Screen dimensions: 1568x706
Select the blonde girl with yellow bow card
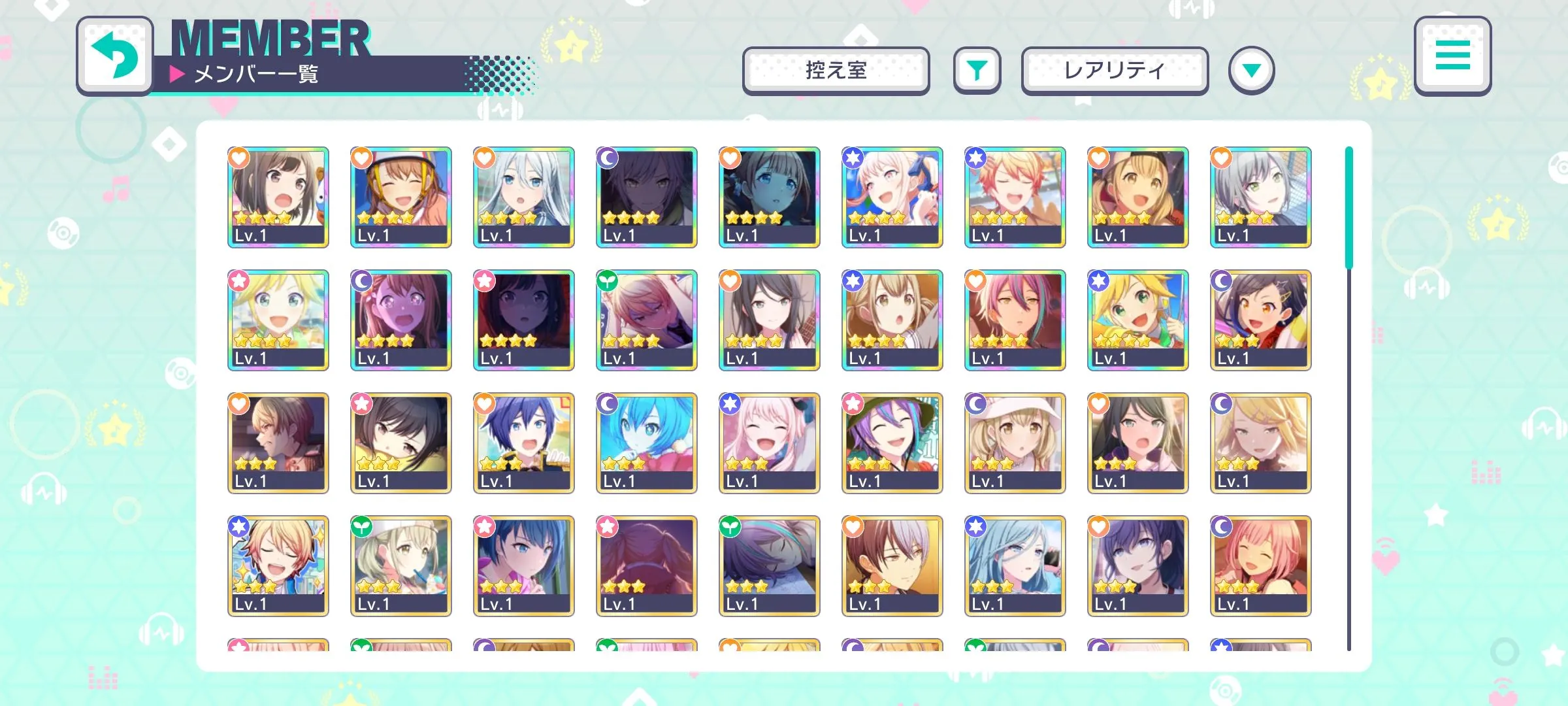click(x=278, y=320)
